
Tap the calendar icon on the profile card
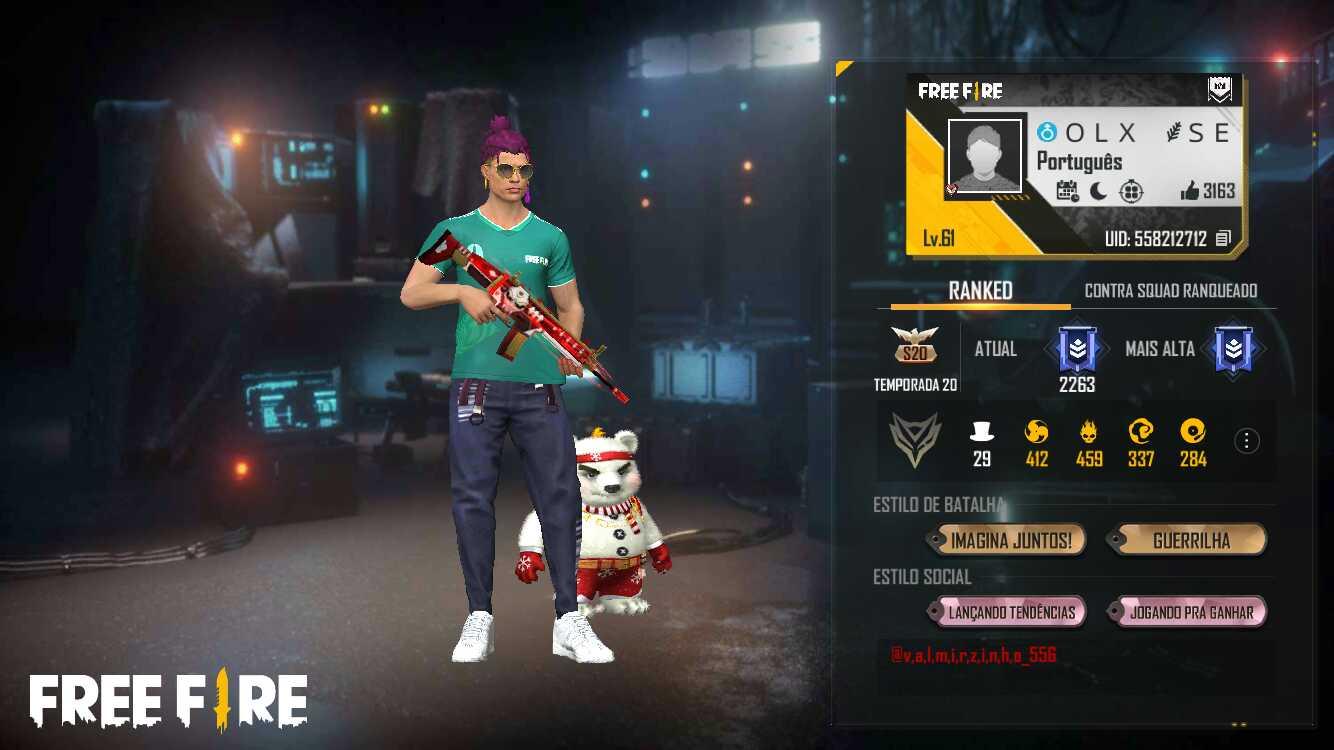tap(1067, 191)
